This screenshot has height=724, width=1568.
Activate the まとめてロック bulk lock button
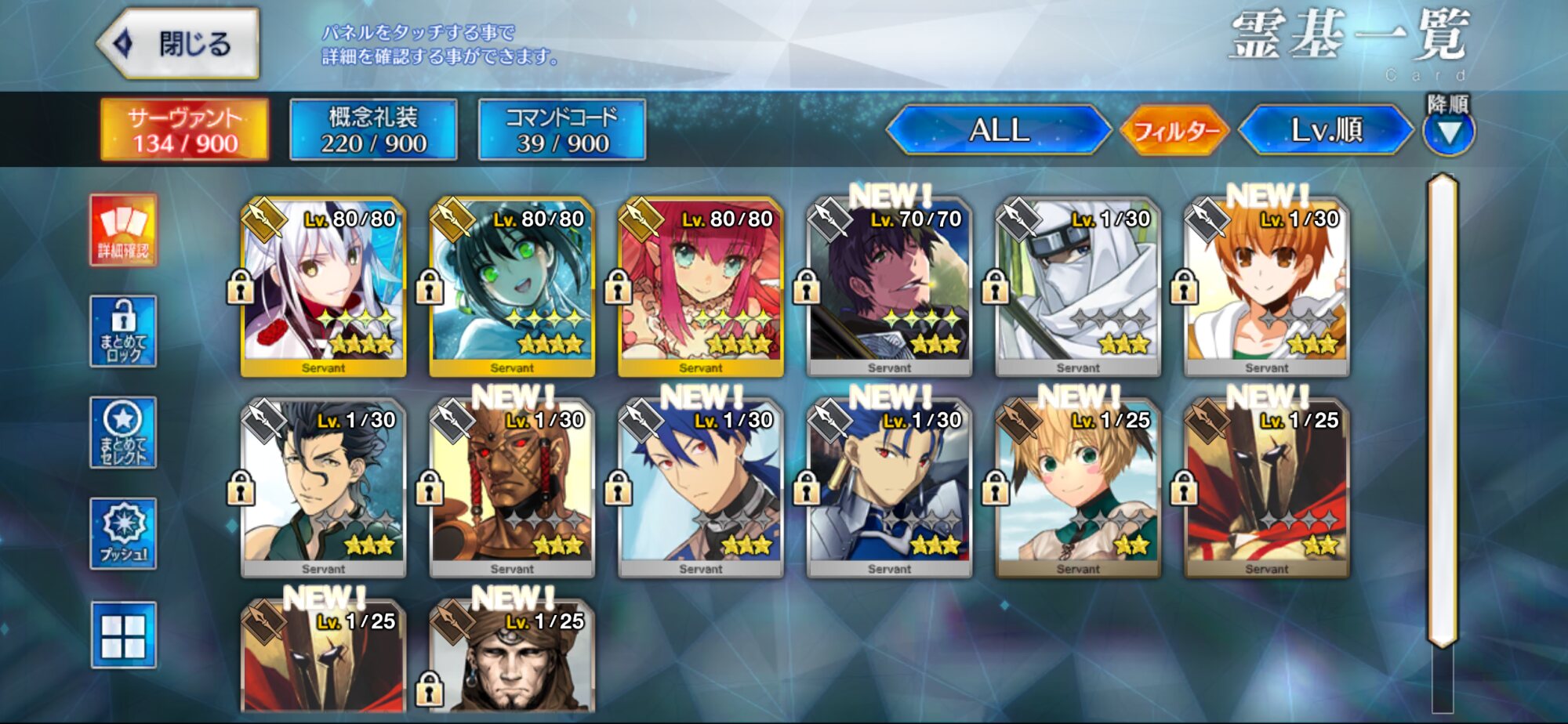[123, 331]
